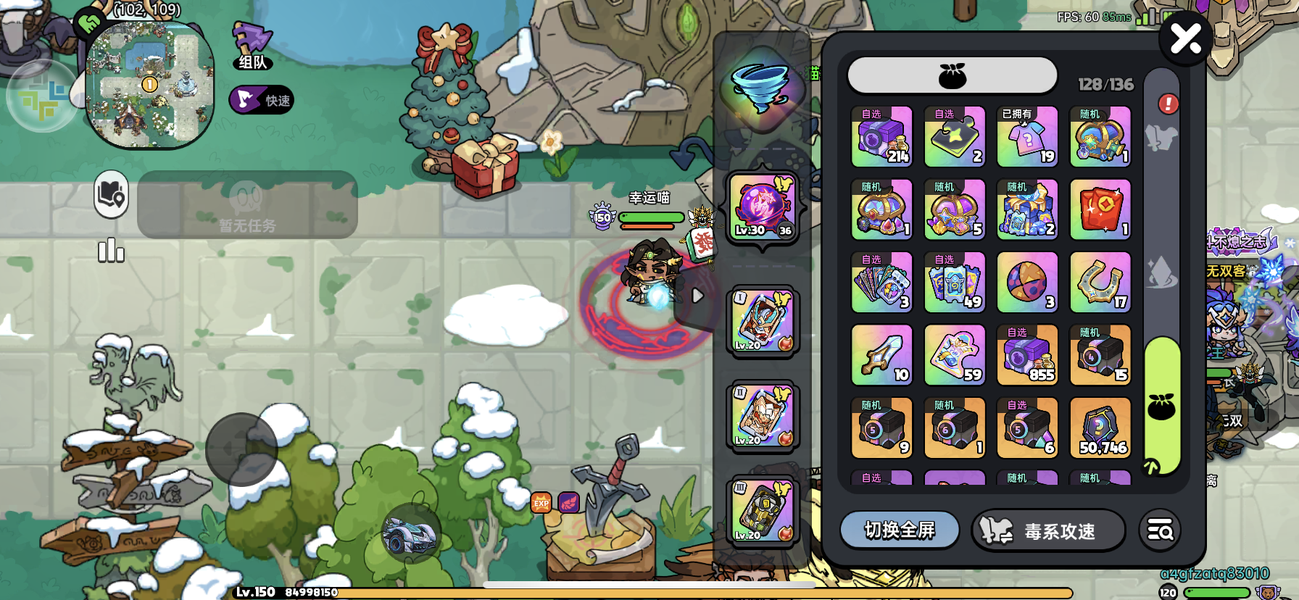Select the red envelope item slot

point(1100,209)
